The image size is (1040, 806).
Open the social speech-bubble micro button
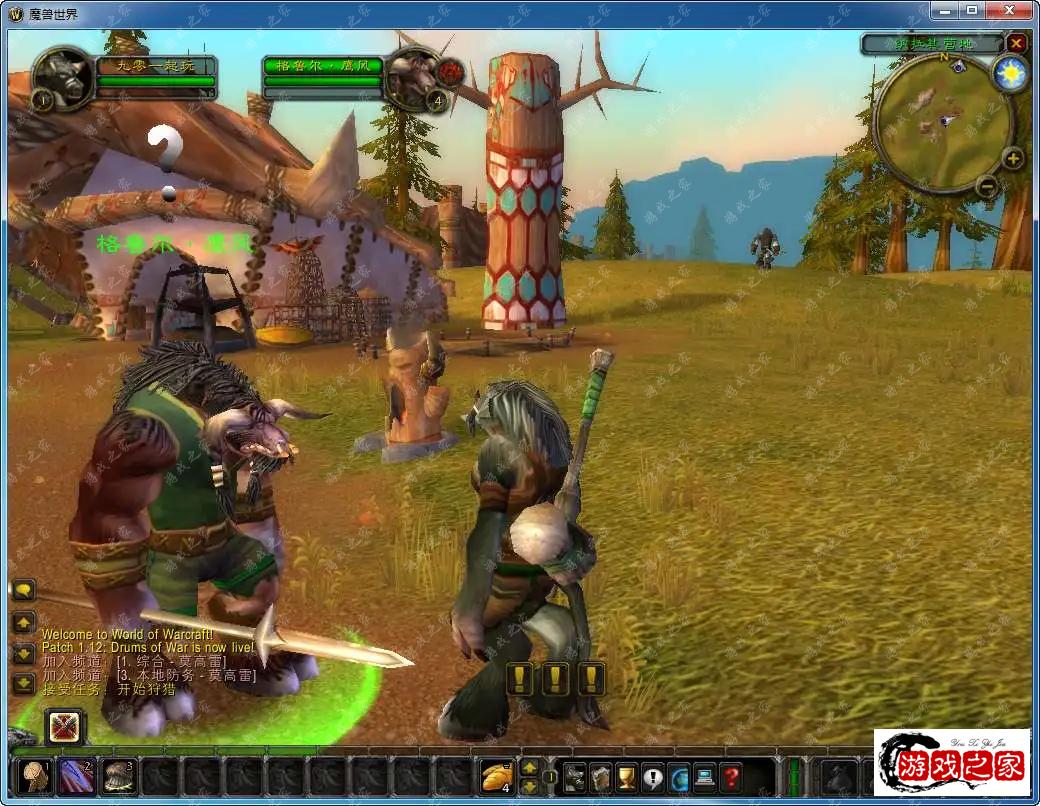(x=653, y=776)
